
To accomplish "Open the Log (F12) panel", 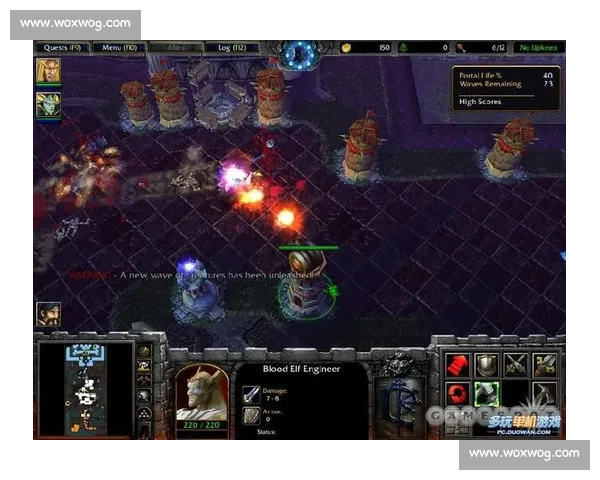I will click(231, 47).
